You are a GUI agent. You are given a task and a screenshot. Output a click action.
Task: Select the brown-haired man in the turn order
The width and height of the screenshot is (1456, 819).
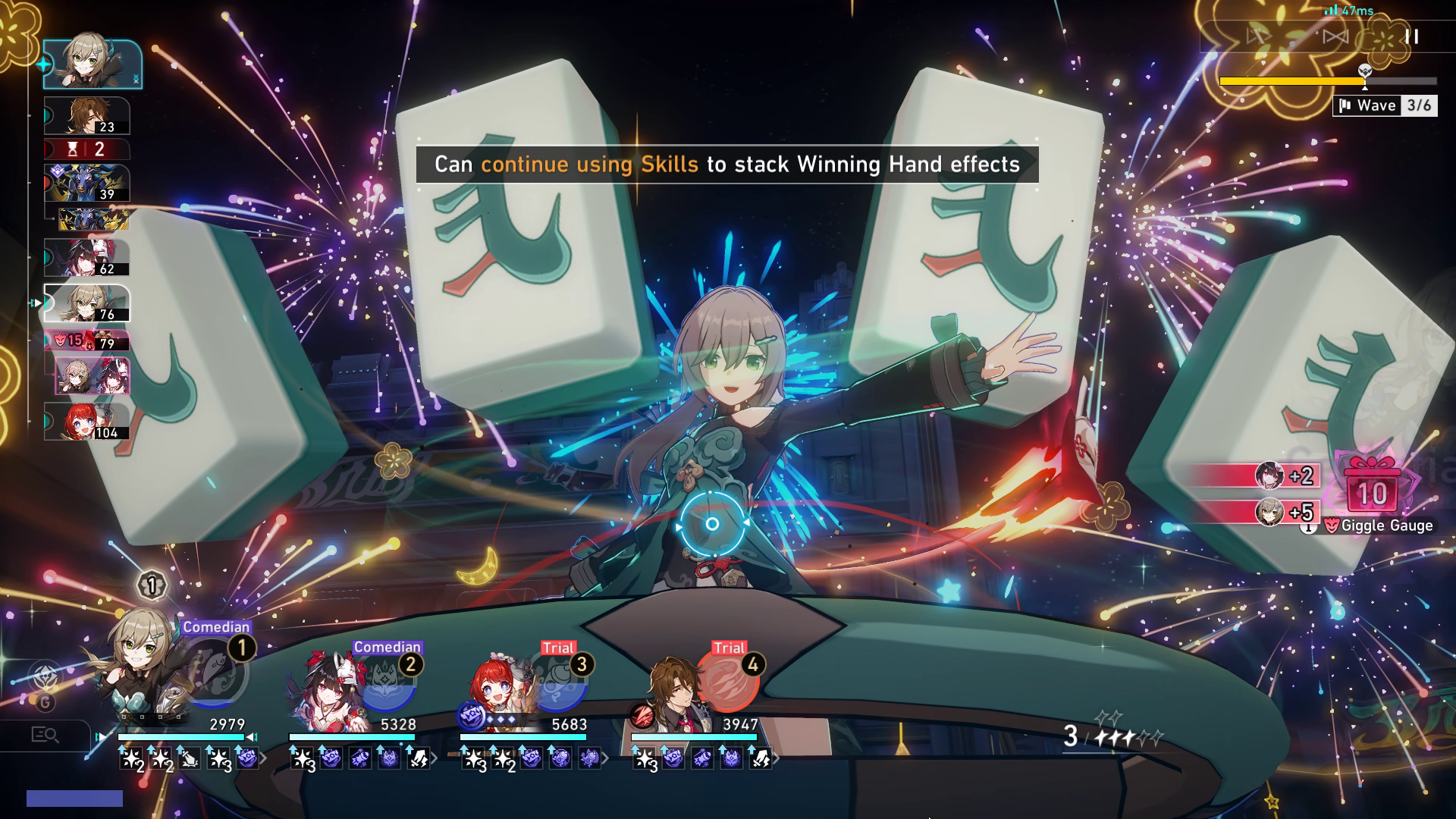[86, 116]
